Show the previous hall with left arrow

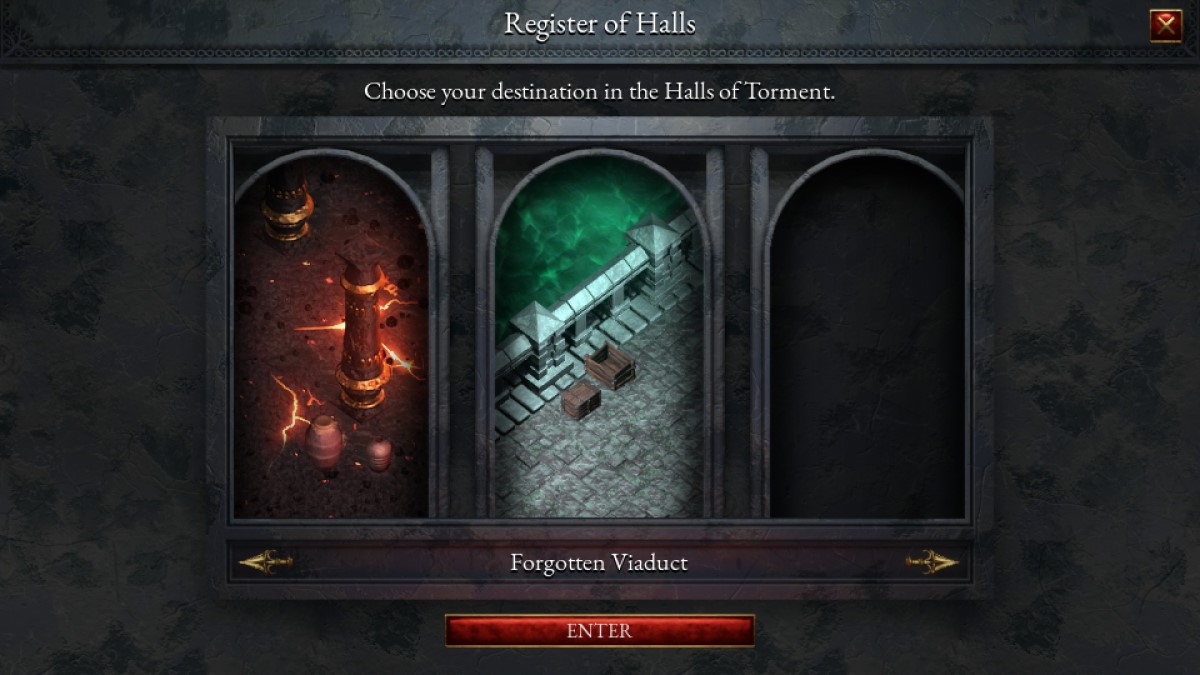coord(266,562)
